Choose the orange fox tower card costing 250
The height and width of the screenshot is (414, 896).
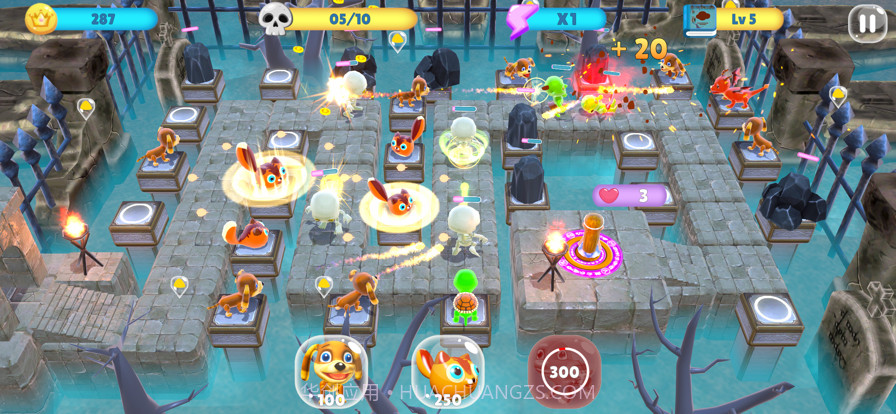click(x=443, y=370)
